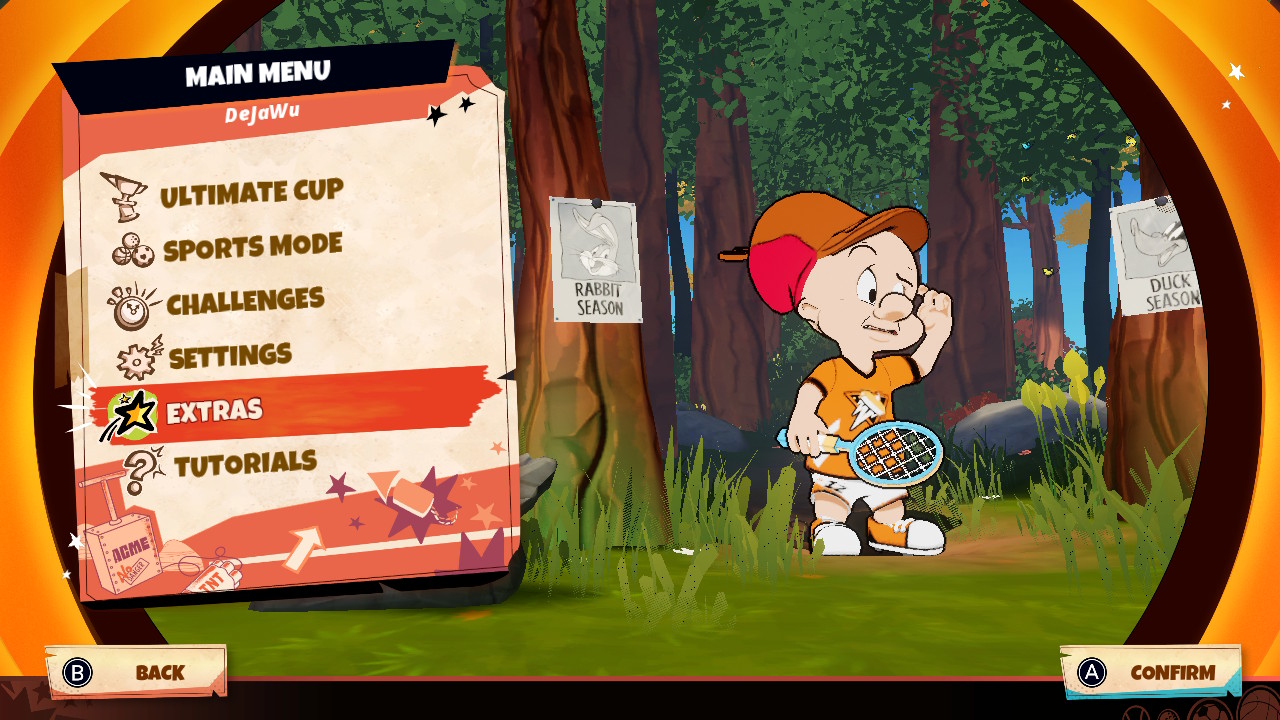Open the Ultimate Cup mode
1280x720 pixels.
250,194
